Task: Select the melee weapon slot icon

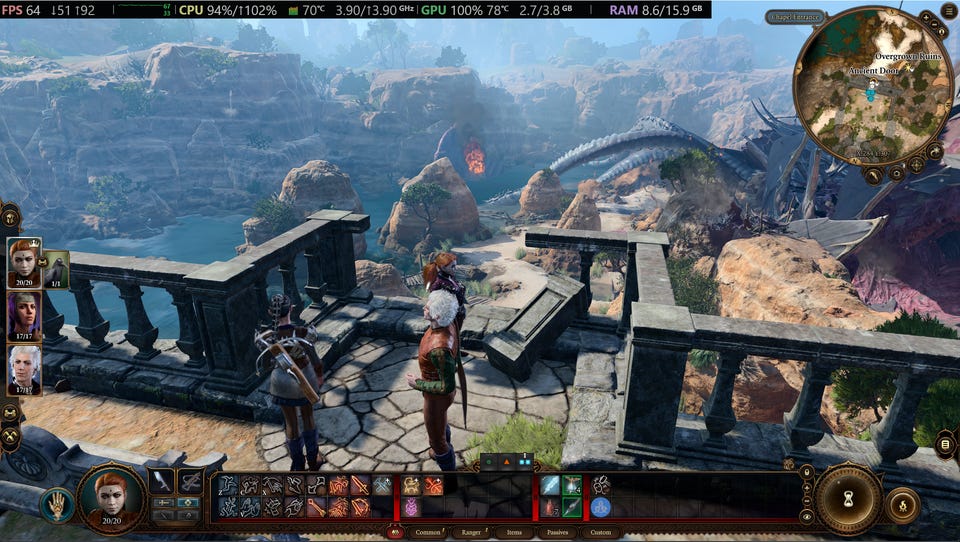Action: (x=162, y=481)
